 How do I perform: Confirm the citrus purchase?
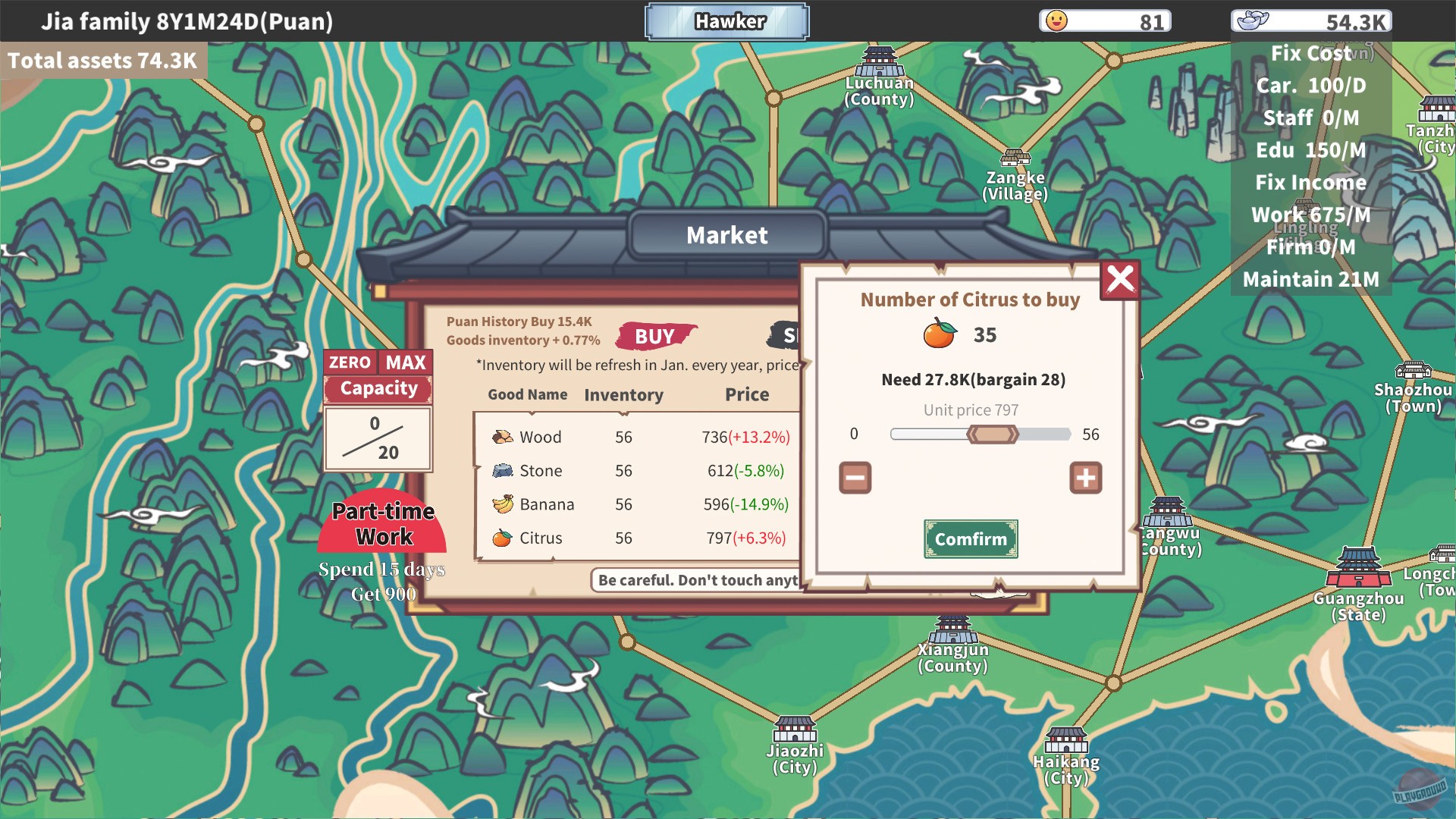[971, 539]
